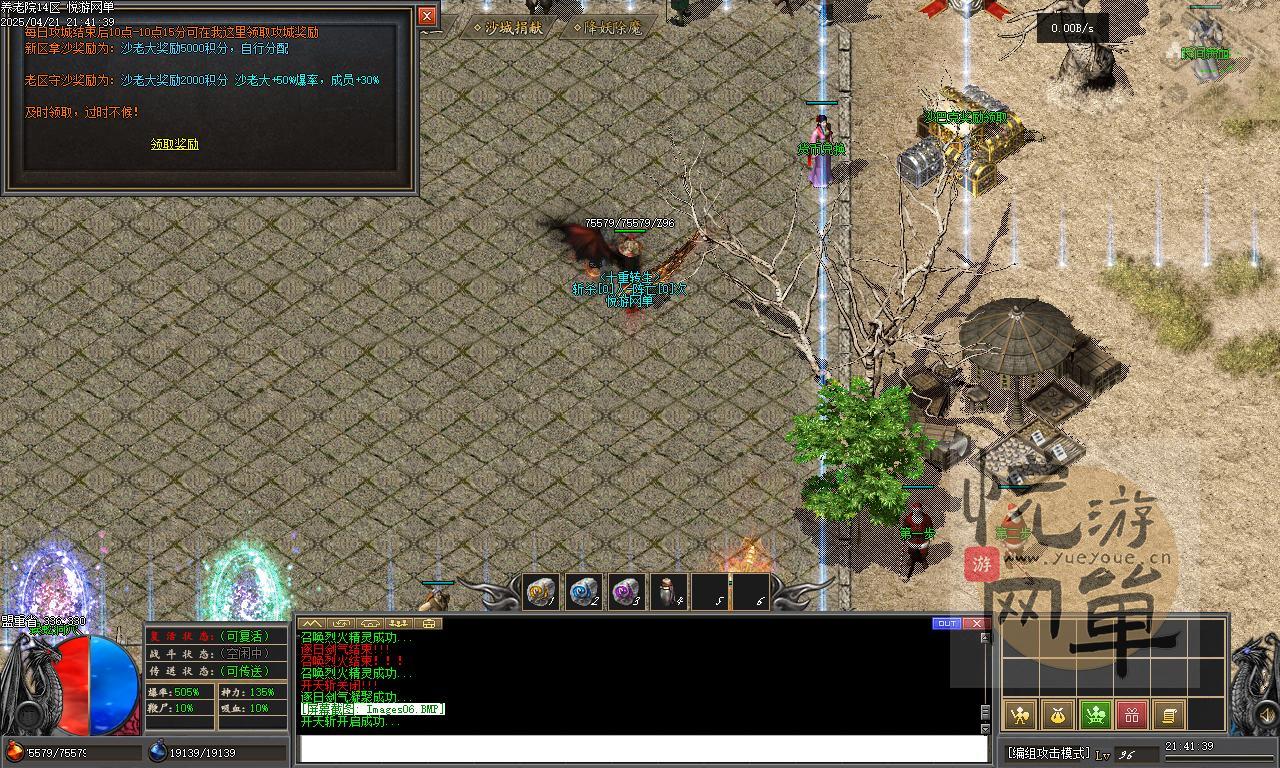Image resolution: width=1280 pixels, height=768 pixels.
Task: Use the potion in quick slot 1
Action: coord(540,590)
